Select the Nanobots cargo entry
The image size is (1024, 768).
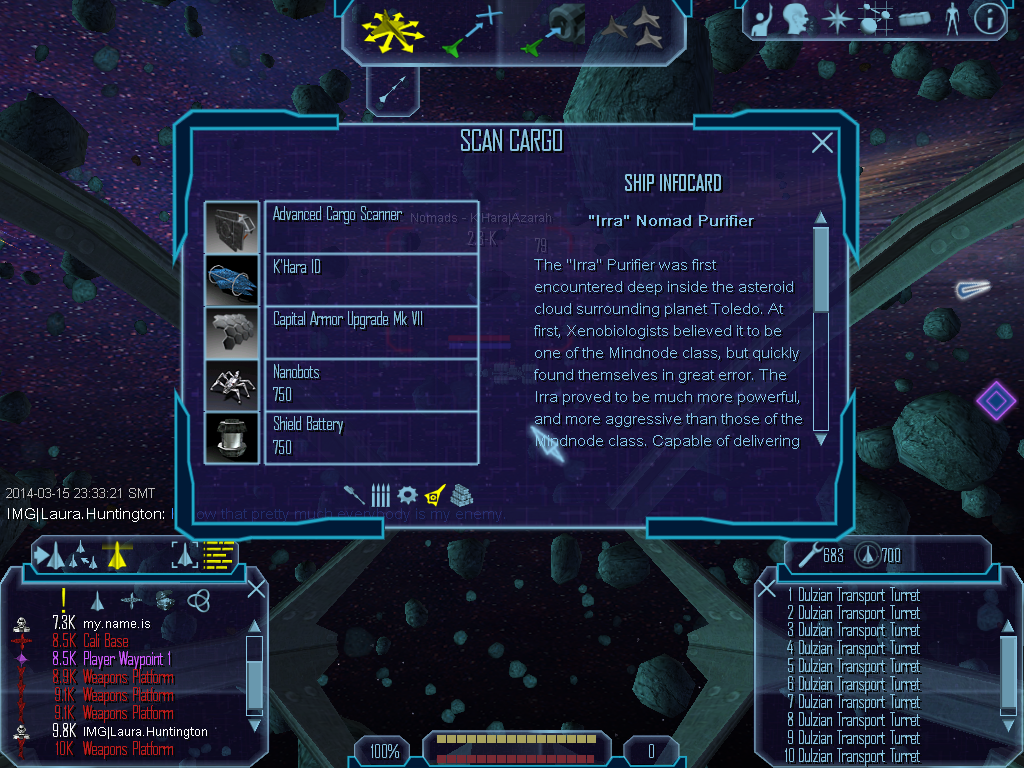(x=371, y=384)
